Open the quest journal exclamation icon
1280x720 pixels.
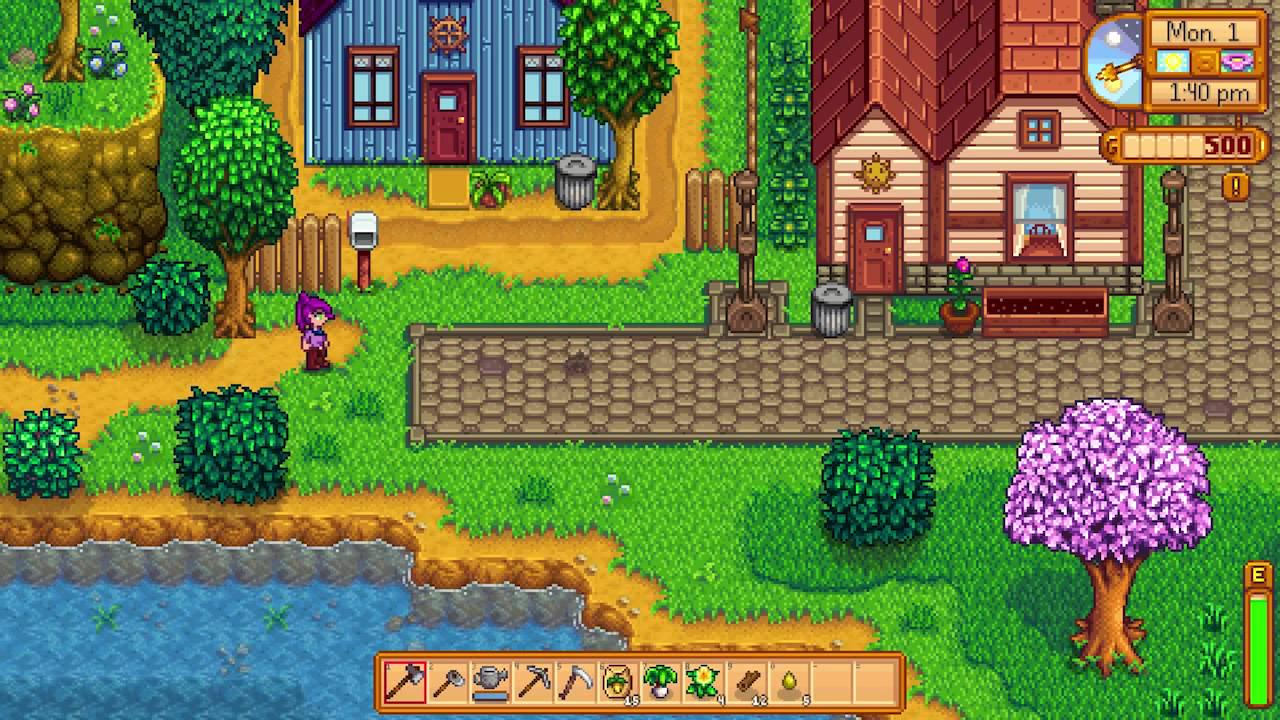(x=1236, y=186)
